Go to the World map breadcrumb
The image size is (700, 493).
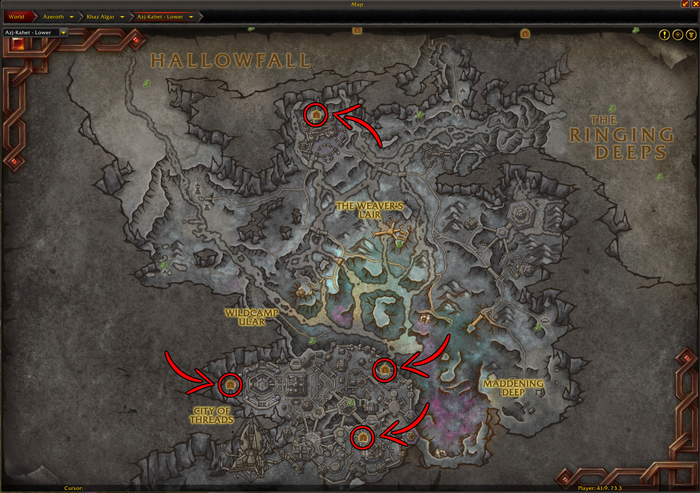click(x=17, y=17)
